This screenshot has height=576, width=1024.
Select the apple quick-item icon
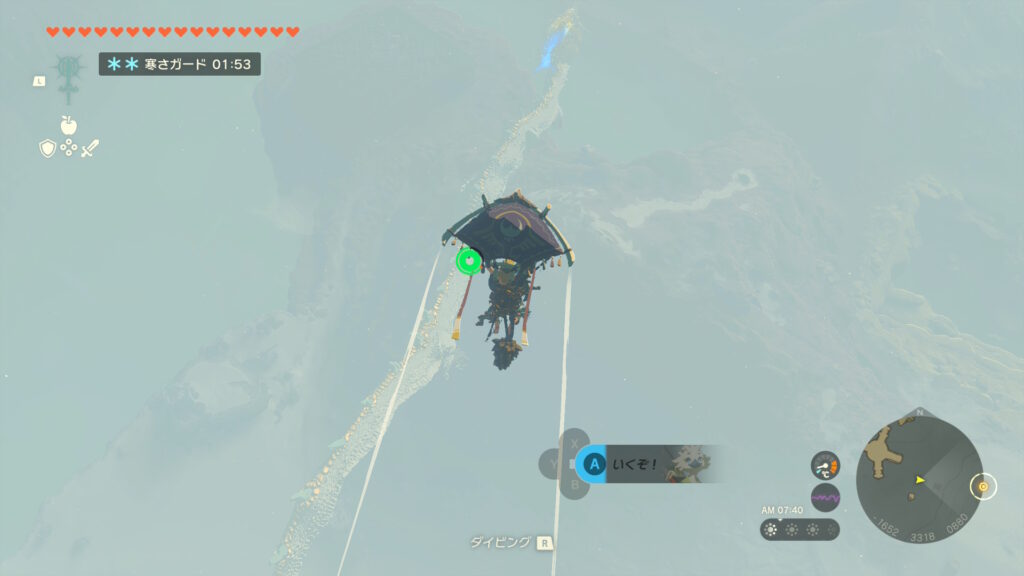(68, 125)
